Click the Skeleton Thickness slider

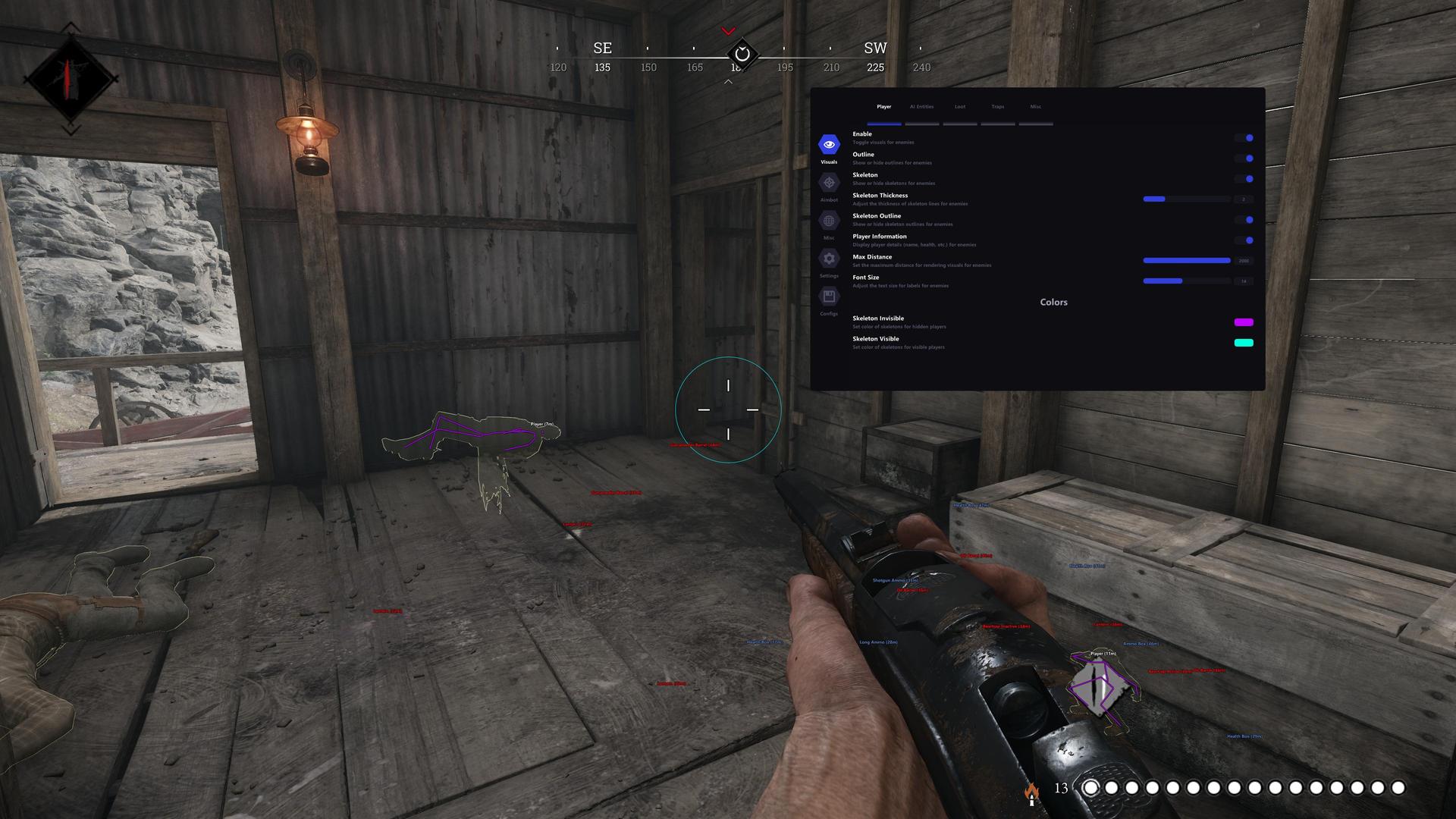coord(1186,199)
